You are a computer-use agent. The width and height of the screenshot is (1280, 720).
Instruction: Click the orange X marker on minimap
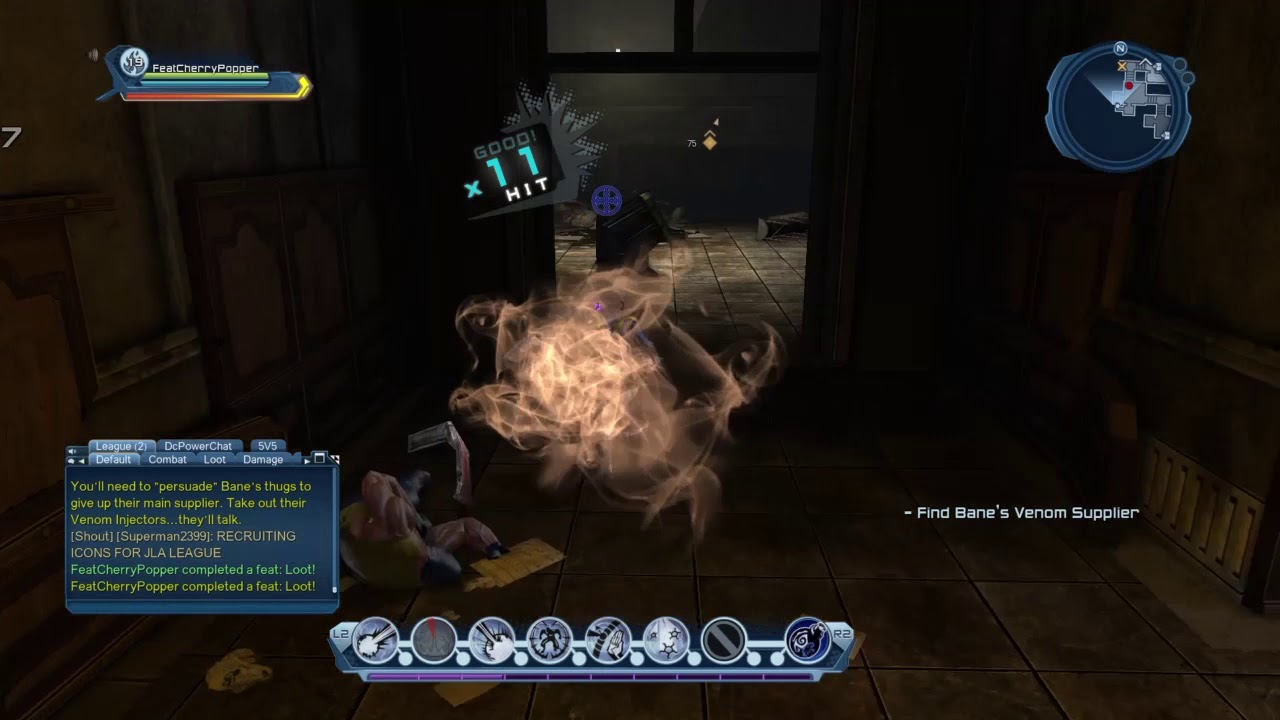(1122, 66)
